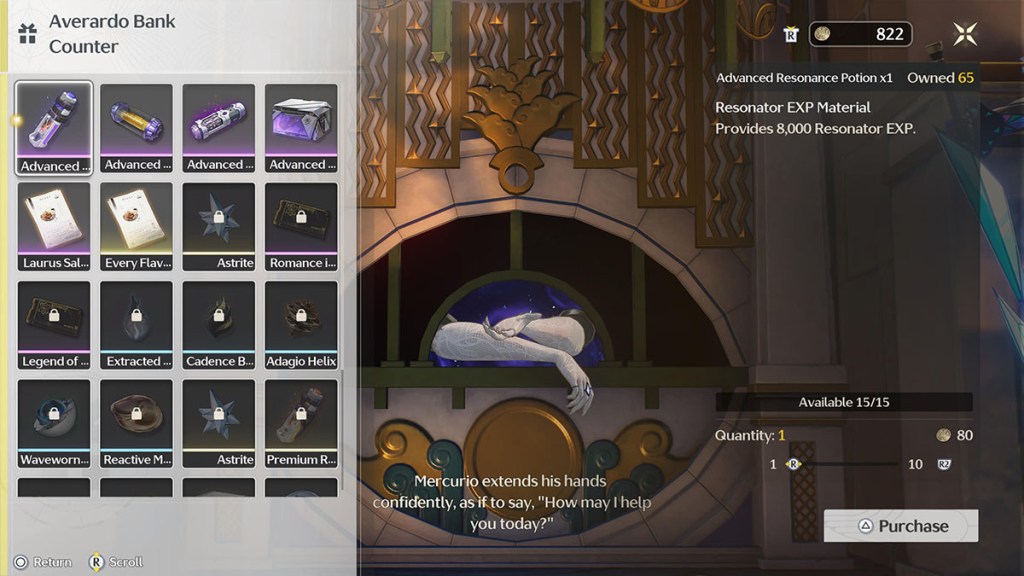Select the locked Legend of record item
Viewport: 1024px width, 576px height.
coord(54,325)
